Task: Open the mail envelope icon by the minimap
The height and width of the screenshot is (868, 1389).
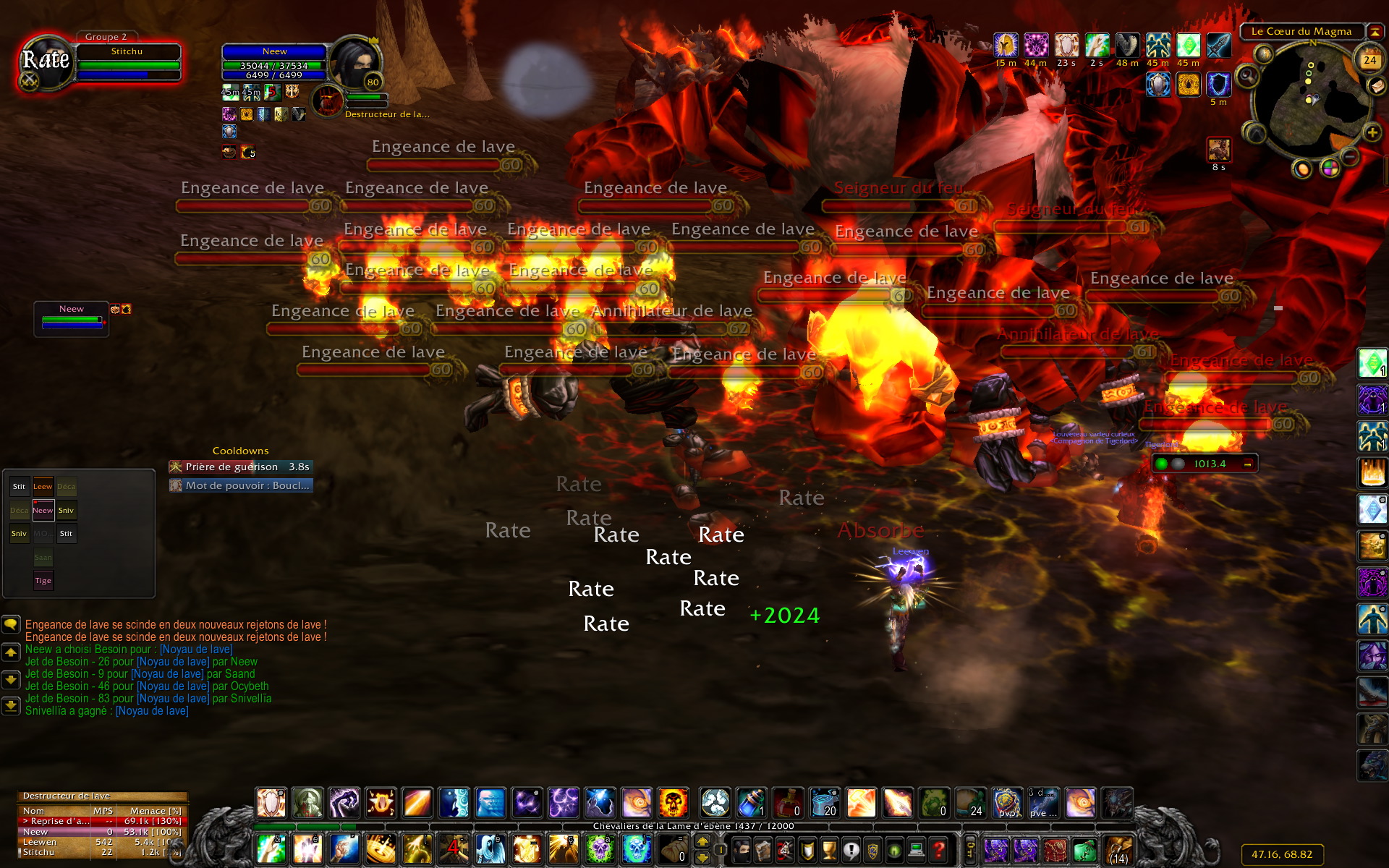Action: pos(1376,86)
